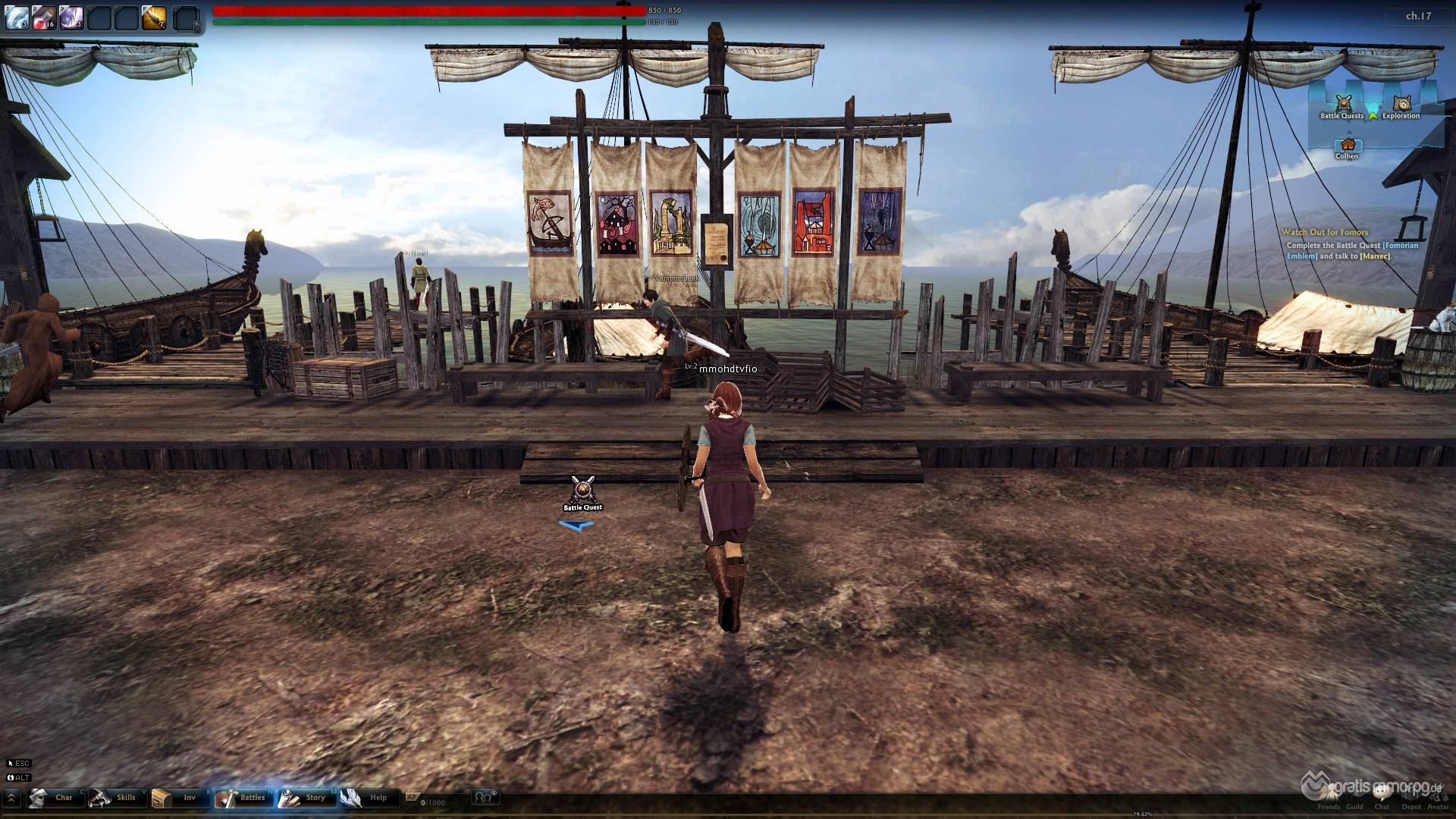This screenshot has height=819, width=1456.
Task: Choose Exploration on the area map
Action: click(1401, 105)
